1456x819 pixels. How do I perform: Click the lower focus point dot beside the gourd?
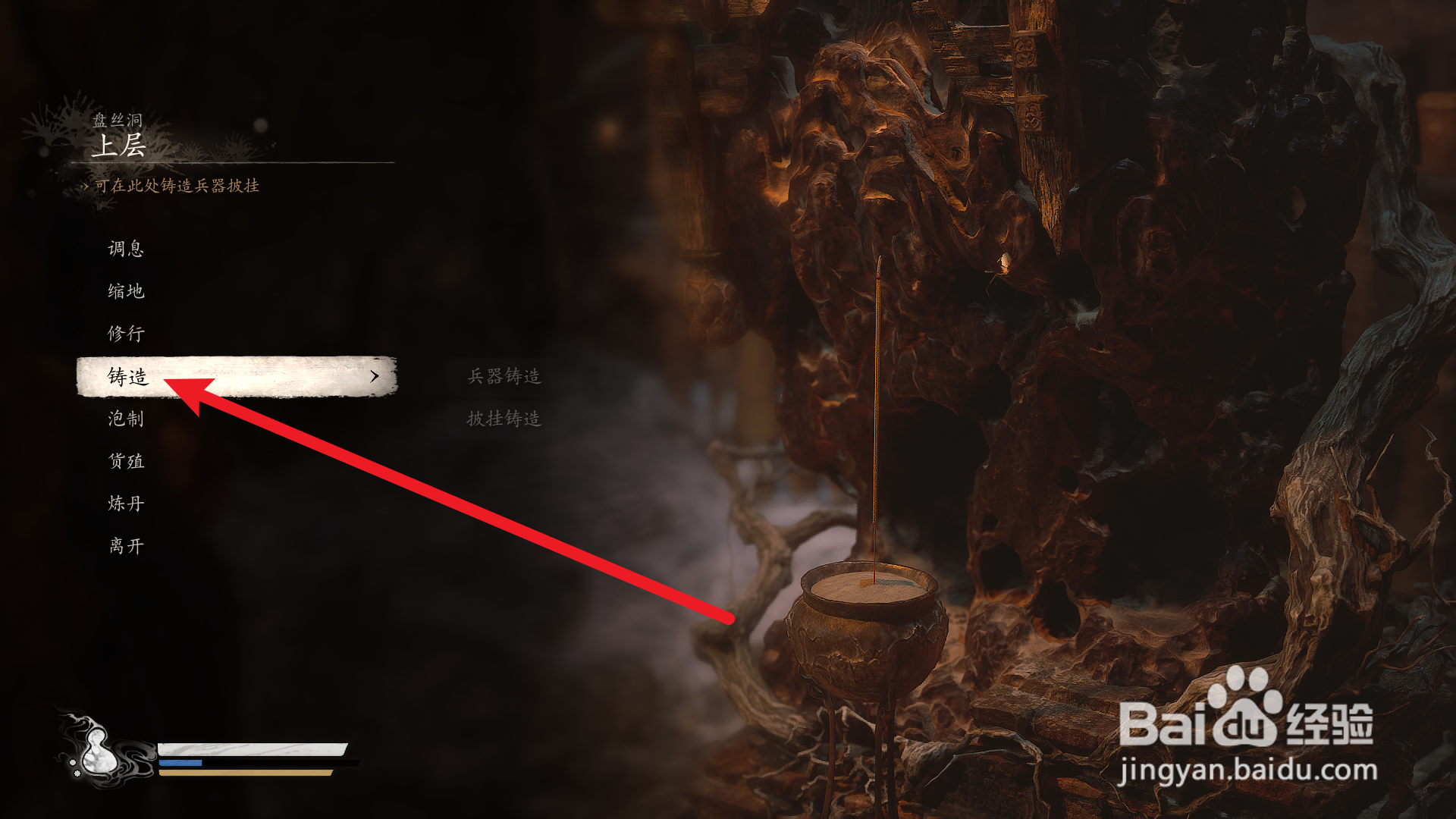click(77, 774)
